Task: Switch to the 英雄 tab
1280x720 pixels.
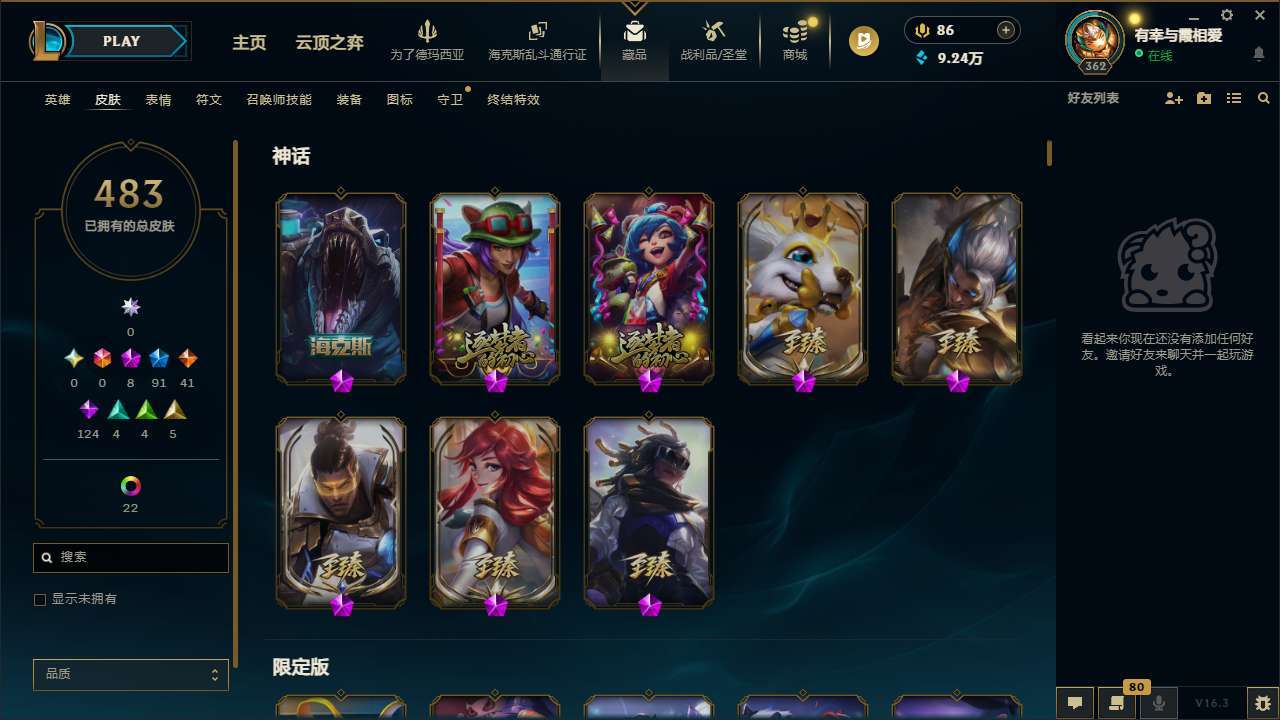Action: tap(57, 100)
